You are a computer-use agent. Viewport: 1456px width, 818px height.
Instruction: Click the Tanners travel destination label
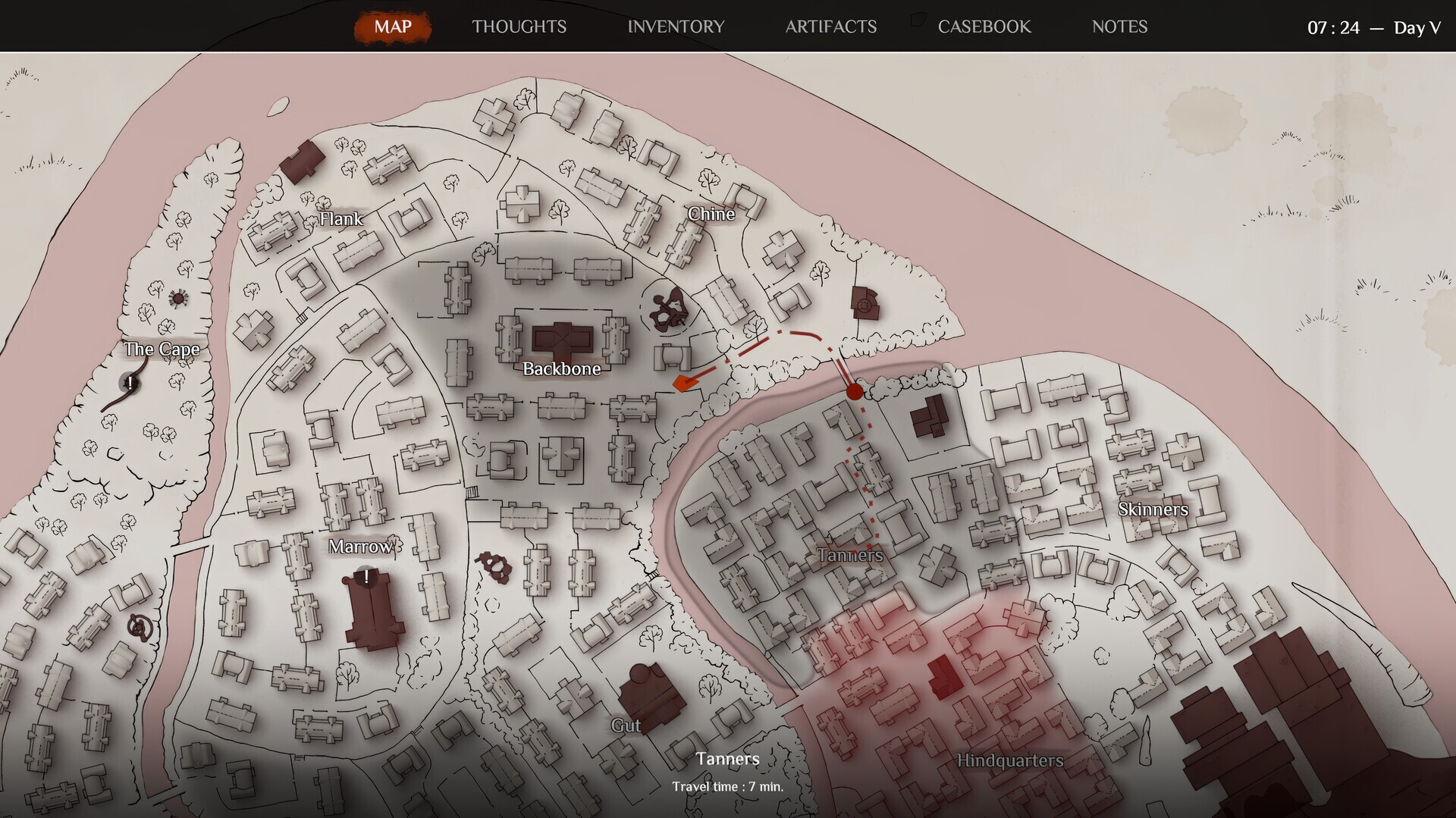[727, 758]
